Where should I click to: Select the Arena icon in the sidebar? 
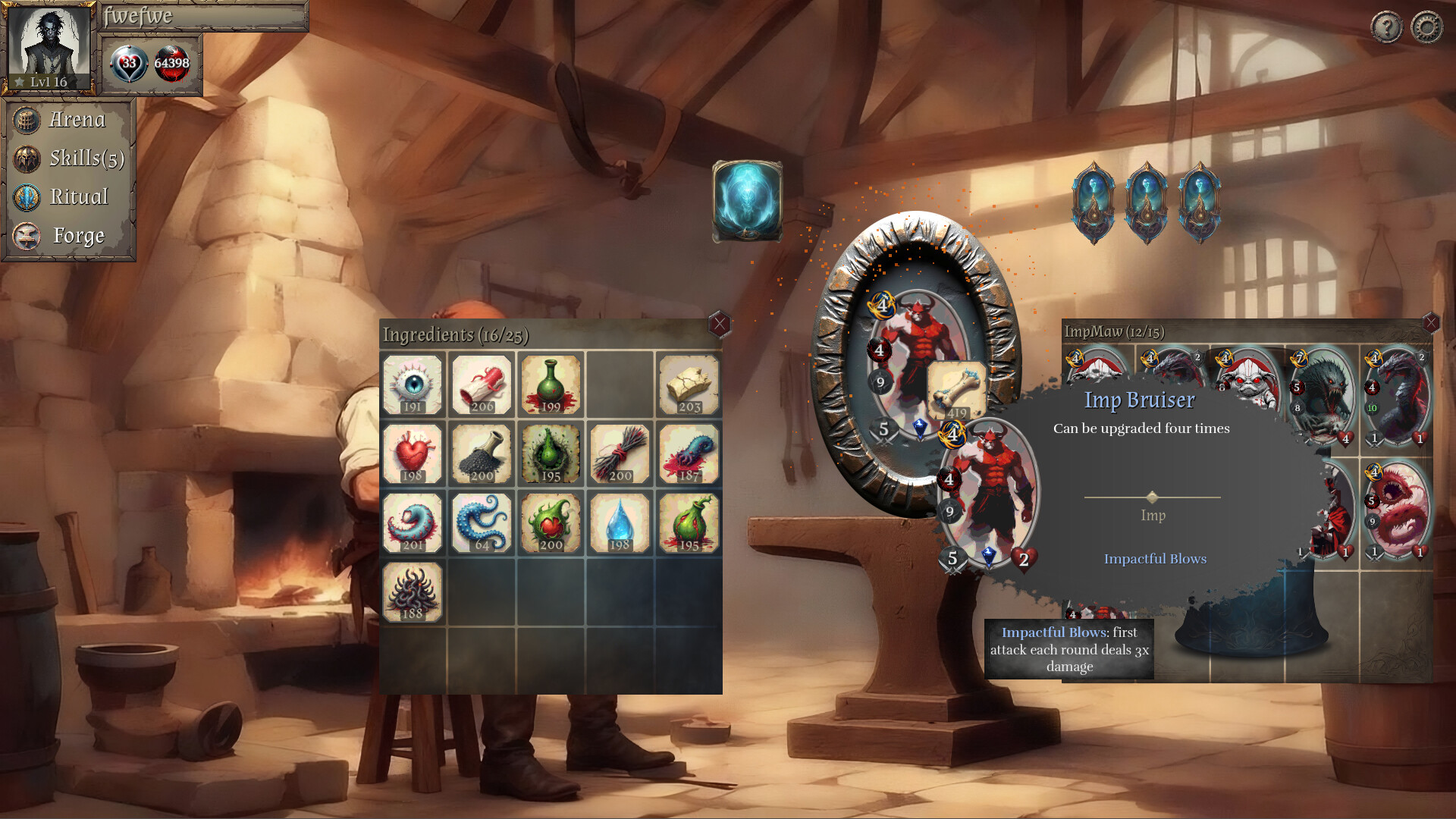[27, 120]
